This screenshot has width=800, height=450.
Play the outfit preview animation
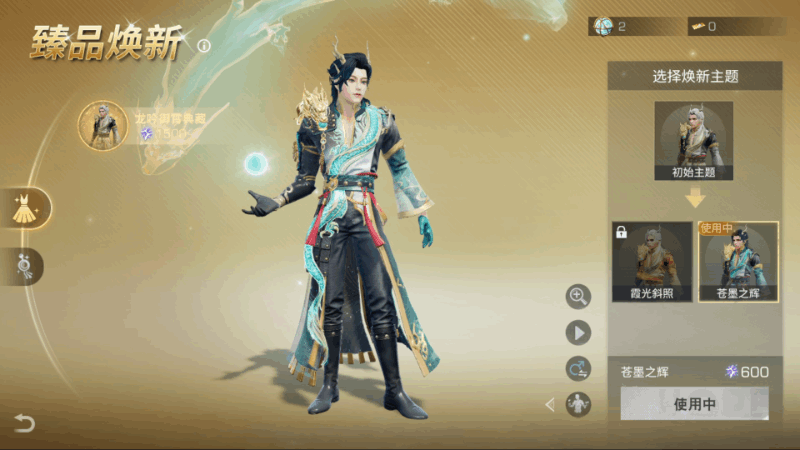(578, 332)
